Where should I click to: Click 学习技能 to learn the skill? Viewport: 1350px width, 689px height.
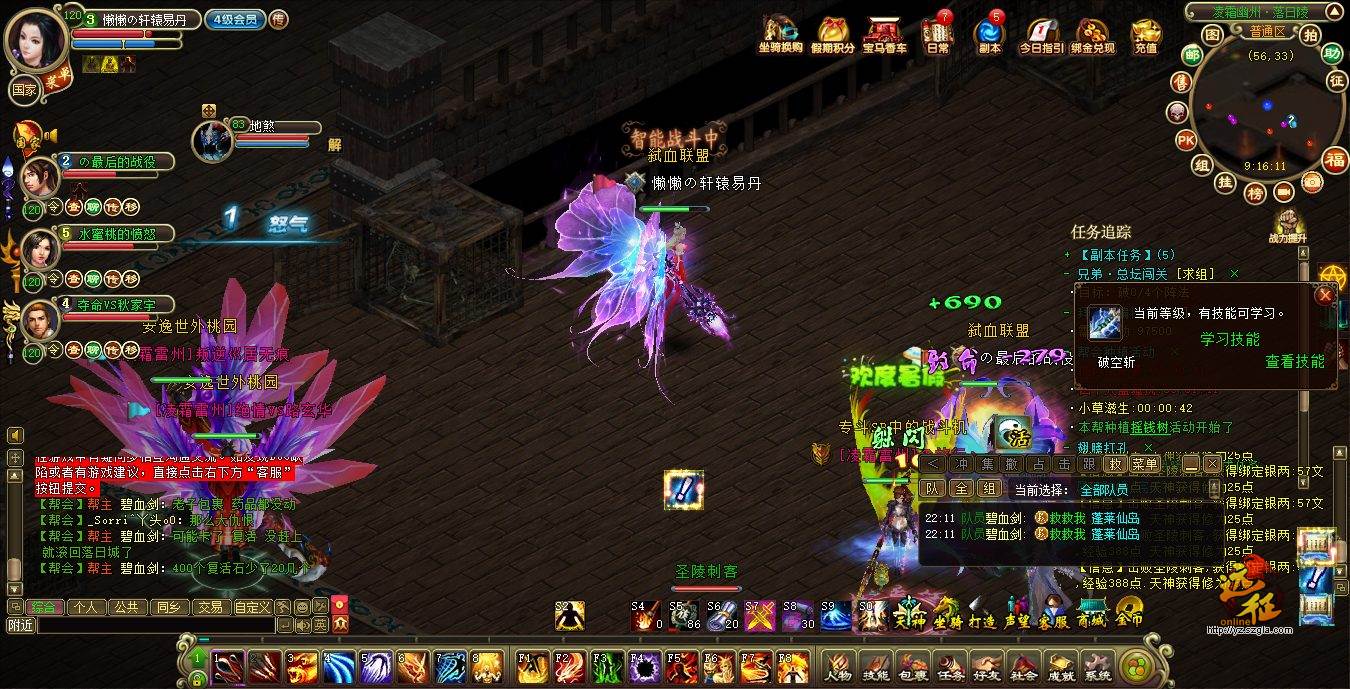click(1229, 339)
